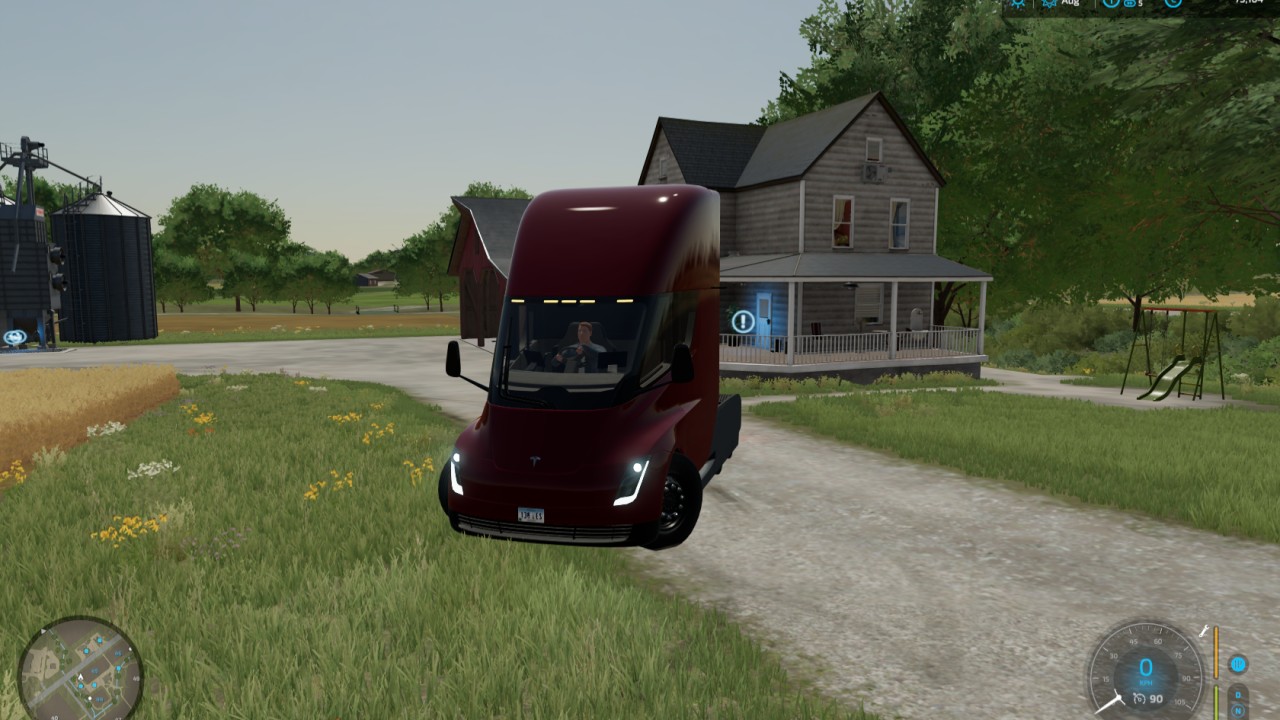This screenshot has height=720, width=1280.
Task: Open the Aug month display
Action: click(x=1070, y=4)
